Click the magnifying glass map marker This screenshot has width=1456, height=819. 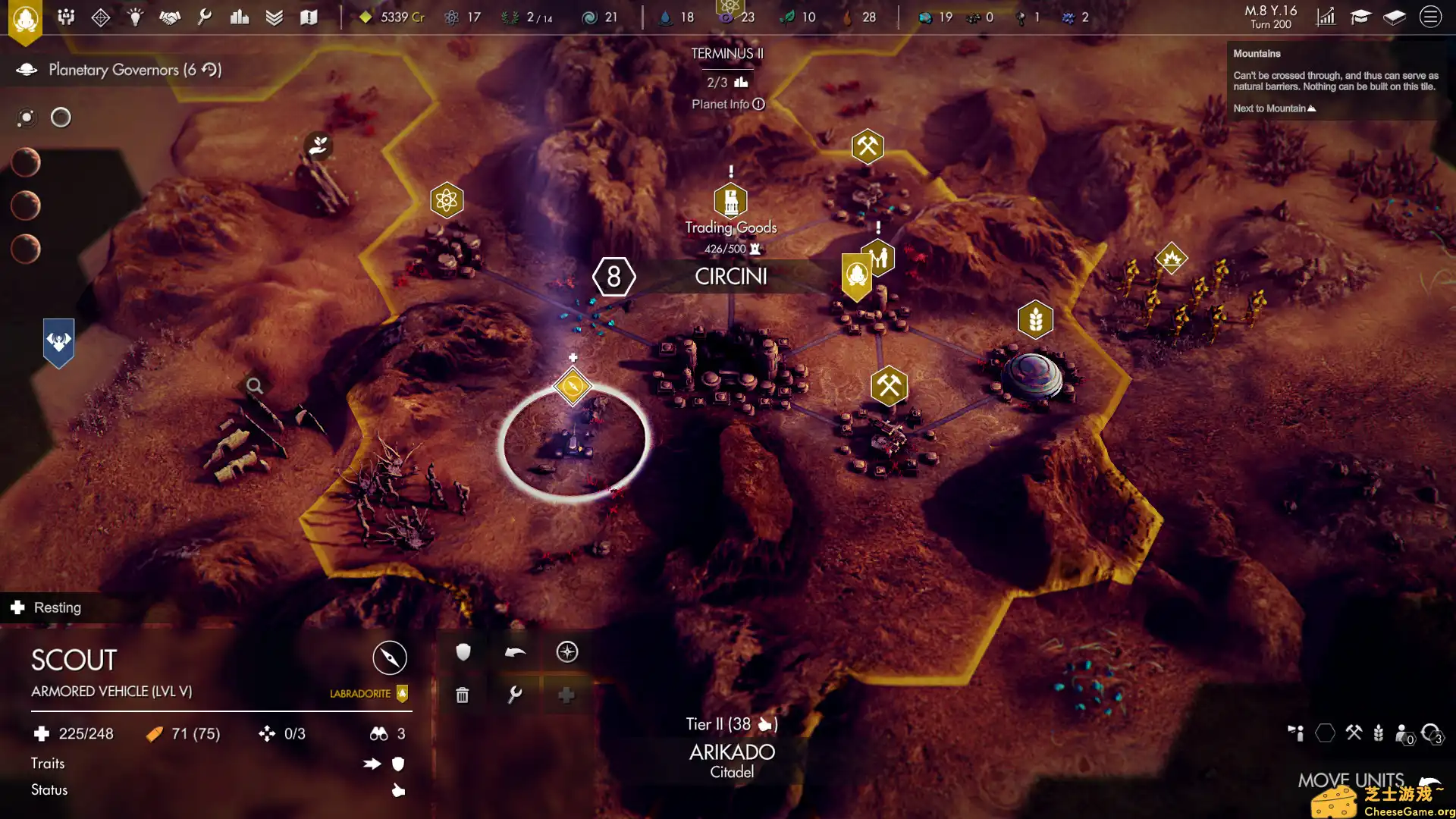(255, 386)
